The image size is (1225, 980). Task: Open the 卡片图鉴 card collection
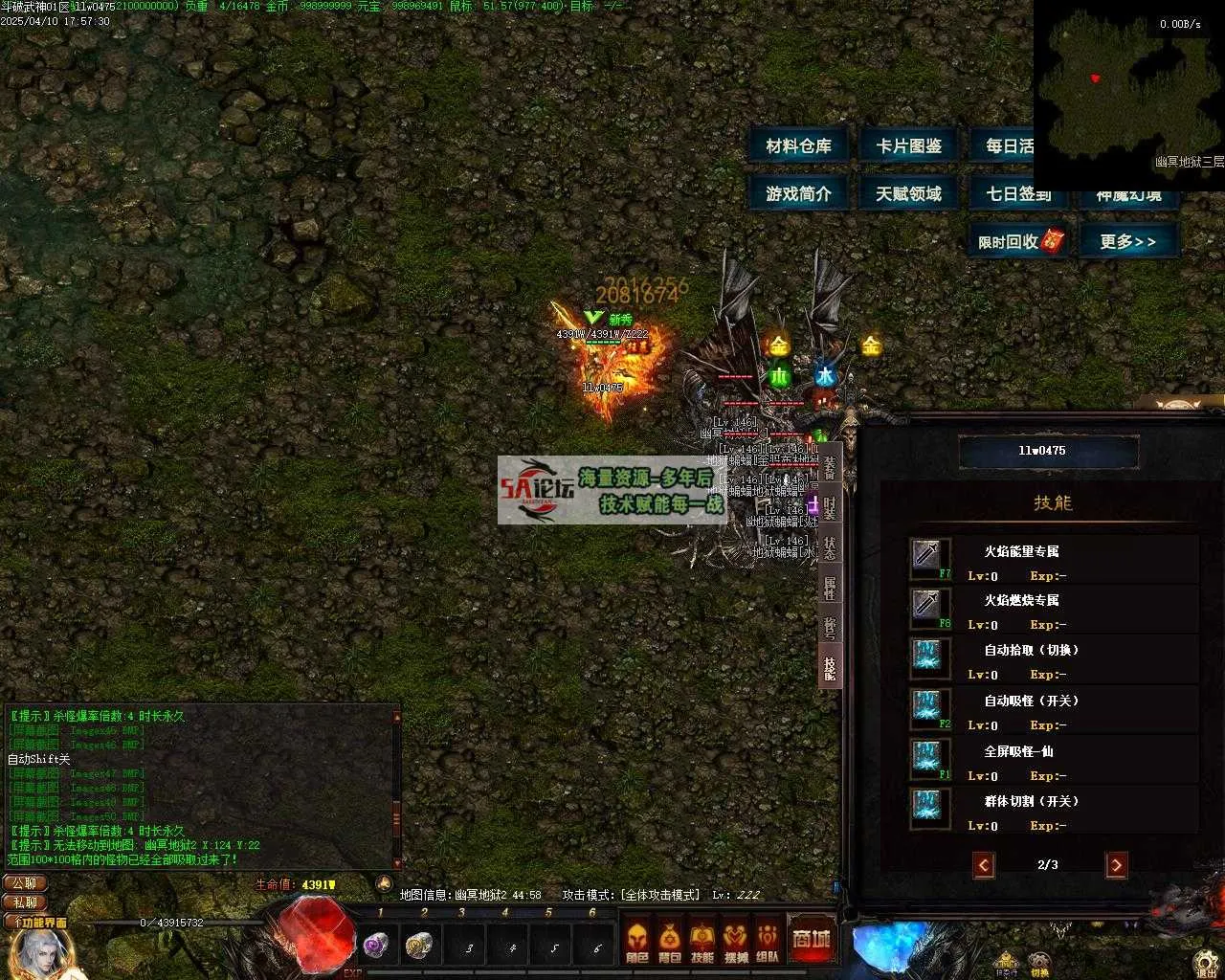tap(908, 146)
